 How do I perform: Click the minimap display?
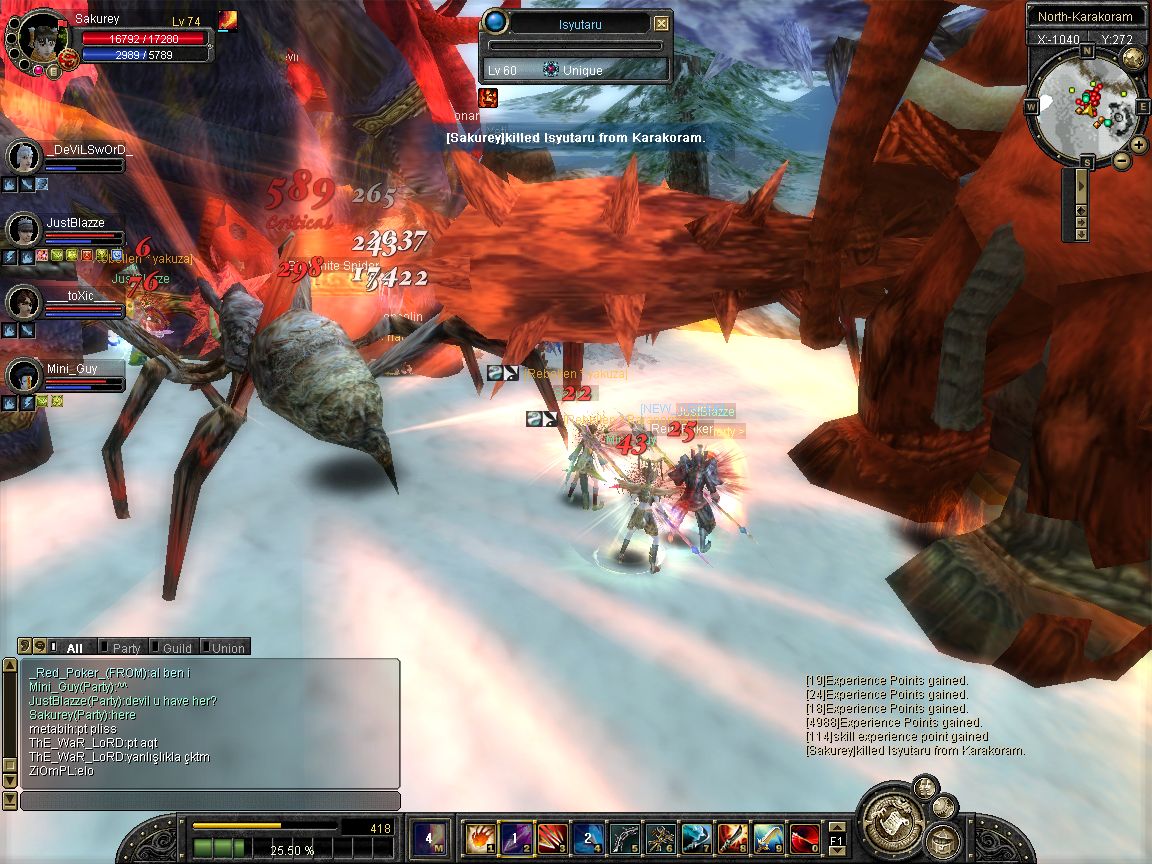tap(1086, 106)
